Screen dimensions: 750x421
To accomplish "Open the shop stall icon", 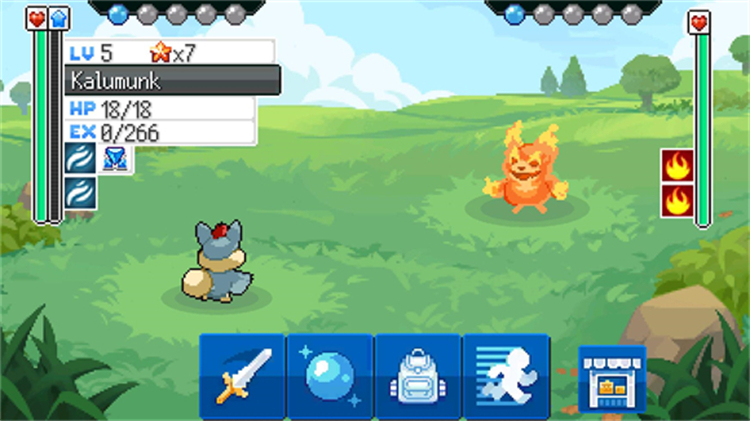I will coord(611,378).
